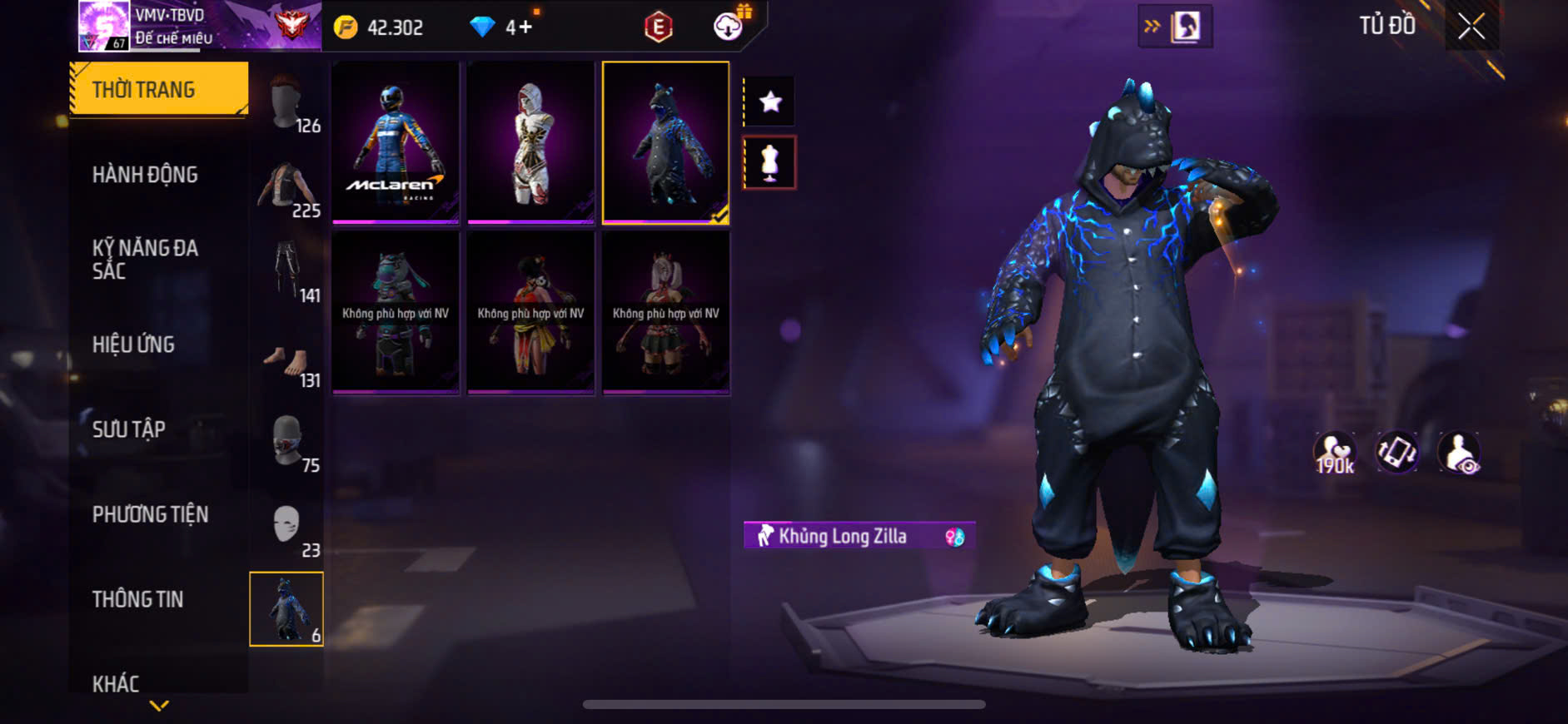This screenshot has width=1568, height=724.
Task: Close the Tủ Đồ wardrobe screen
Action: (1471, 27)
